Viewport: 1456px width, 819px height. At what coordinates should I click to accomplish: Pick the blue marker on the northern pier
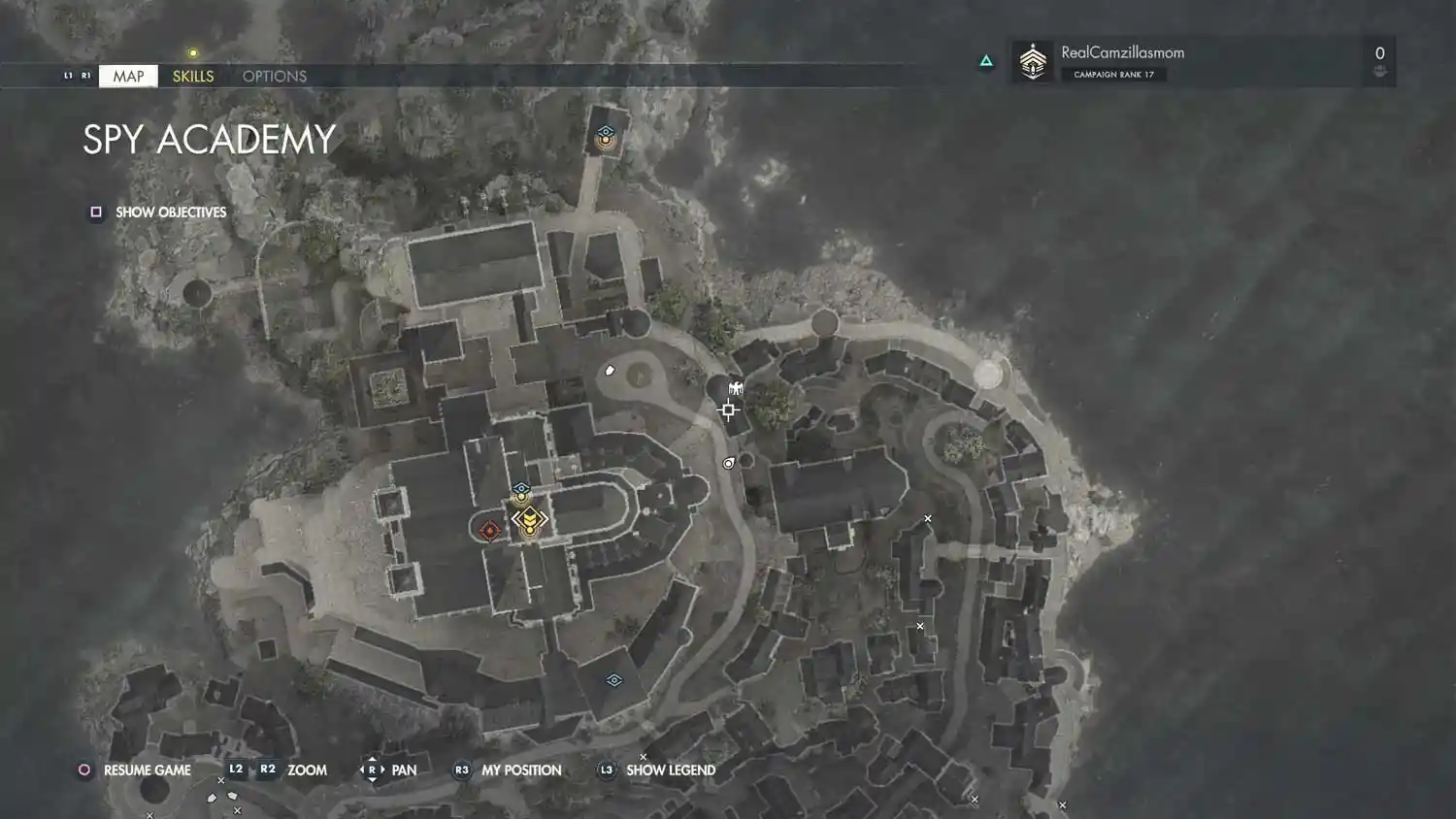606,134
